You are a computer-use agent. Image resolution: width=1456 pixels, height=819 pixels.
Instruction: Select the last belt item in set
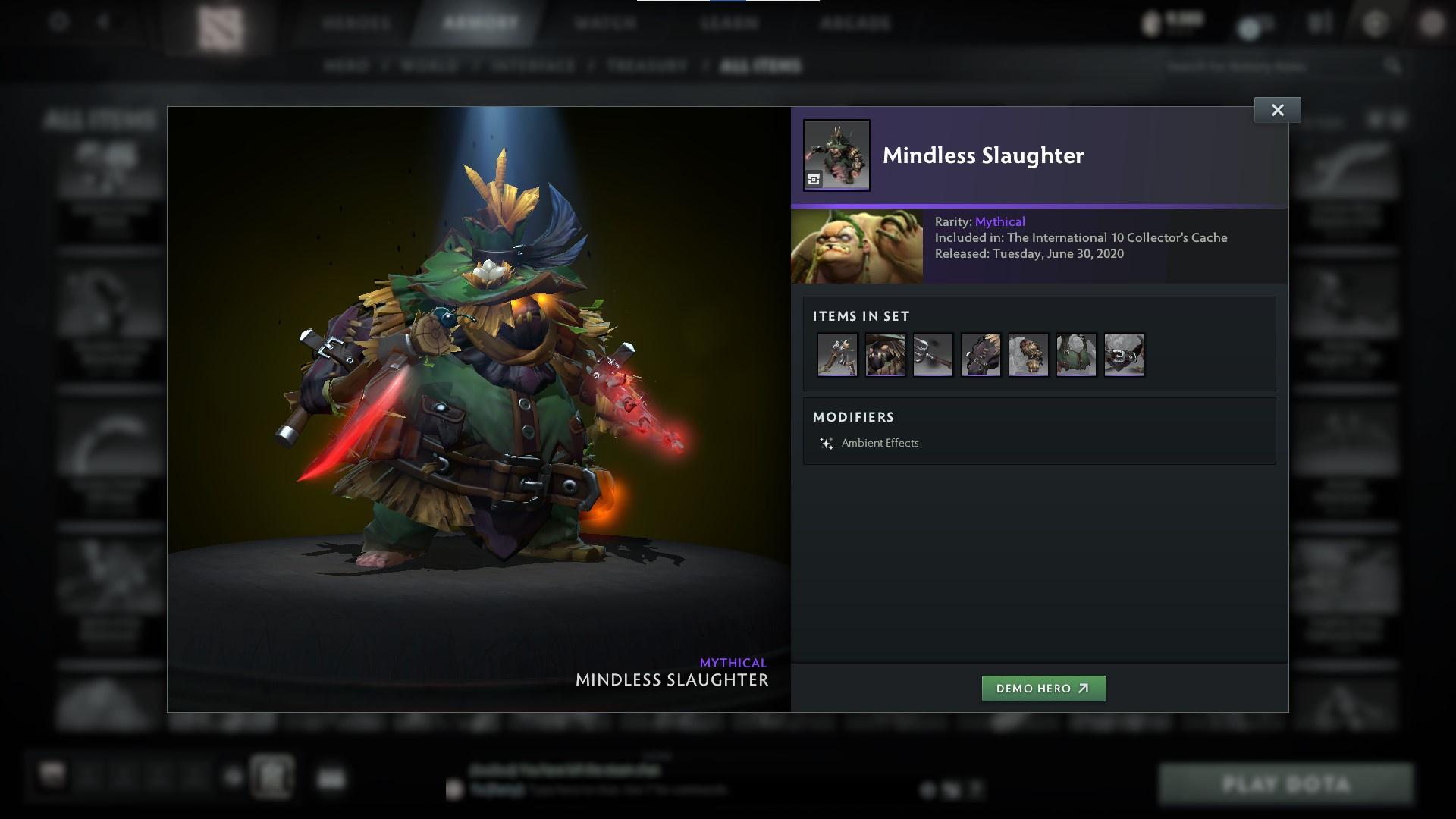coord(1124,354)
